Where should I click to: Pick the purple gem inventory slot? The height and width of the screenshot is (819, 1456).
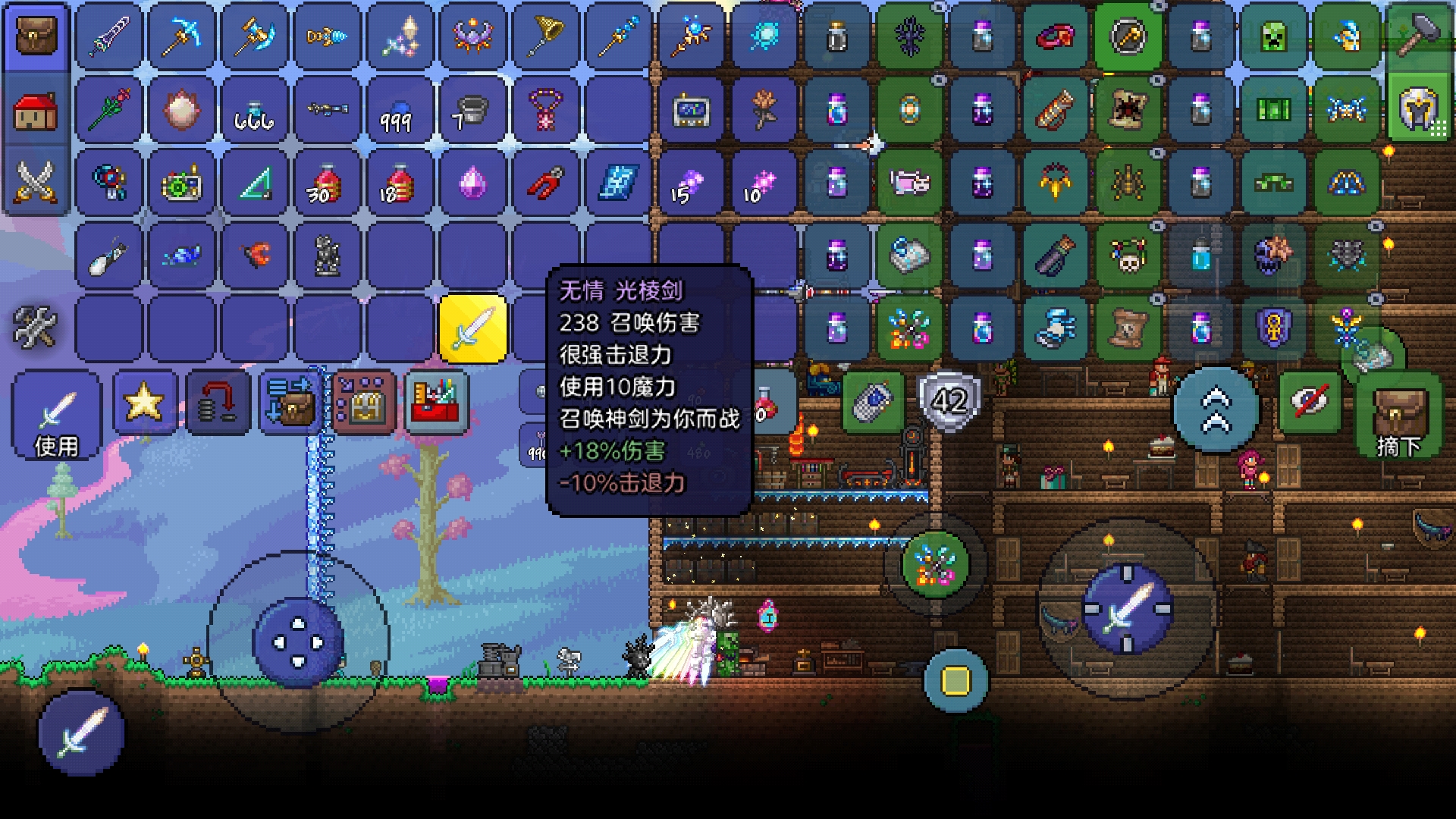pyautogui.click(x=472, y=183)
